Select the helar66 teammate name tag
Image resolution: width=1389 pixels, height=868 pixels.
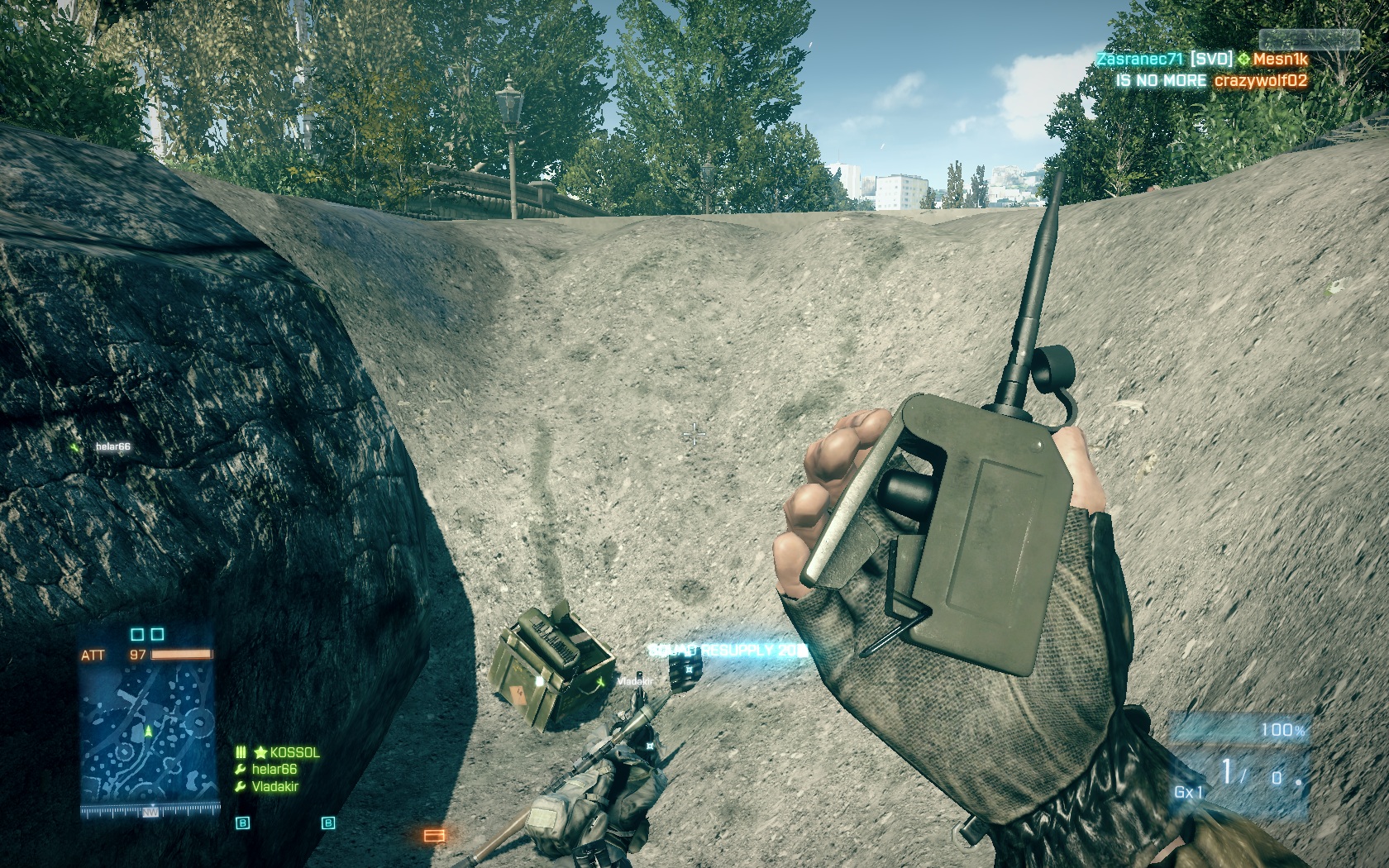click(112, 447)
